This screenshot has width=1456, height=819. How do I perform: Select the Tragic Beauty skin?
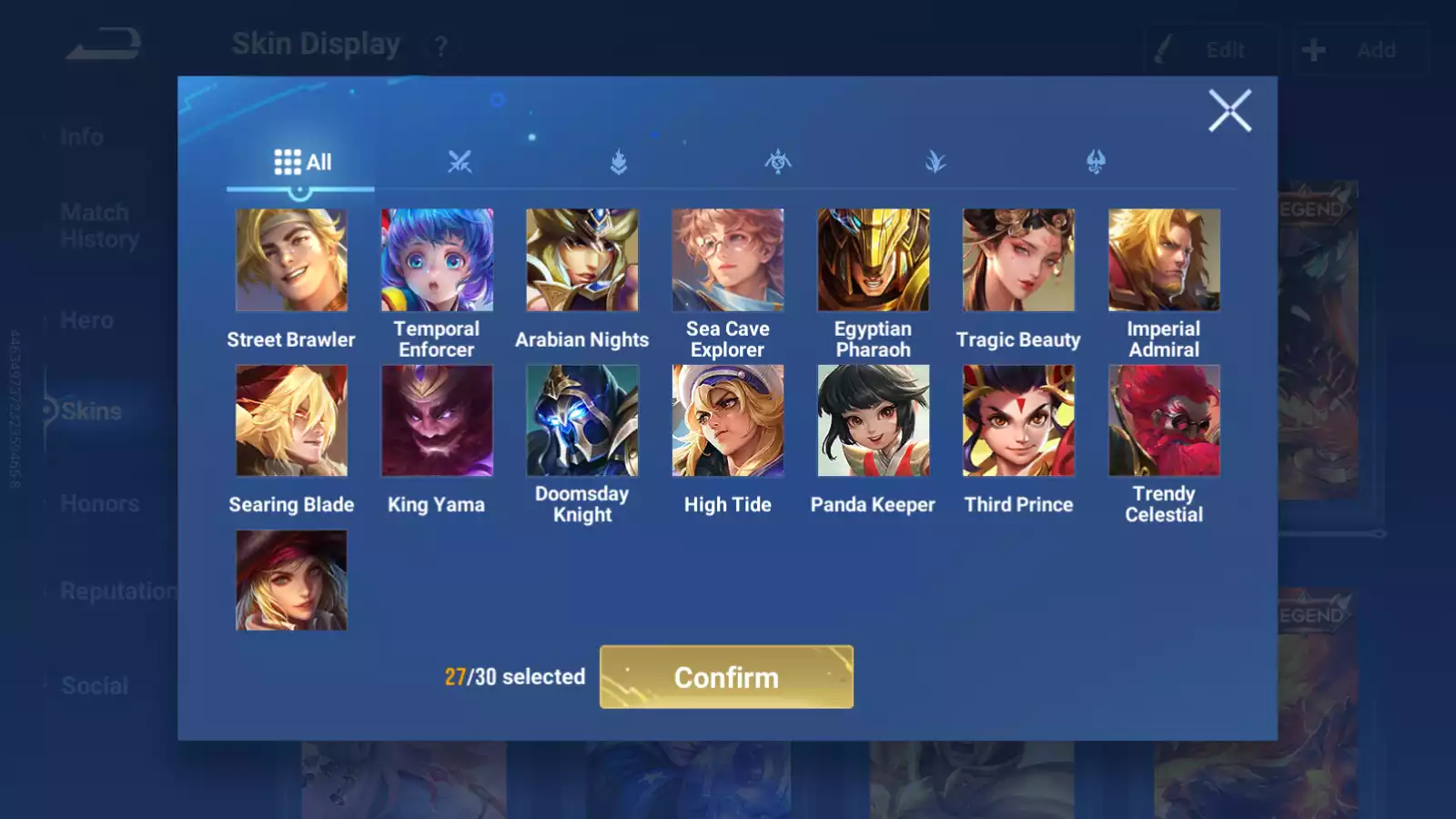[x=1018, y=260]
